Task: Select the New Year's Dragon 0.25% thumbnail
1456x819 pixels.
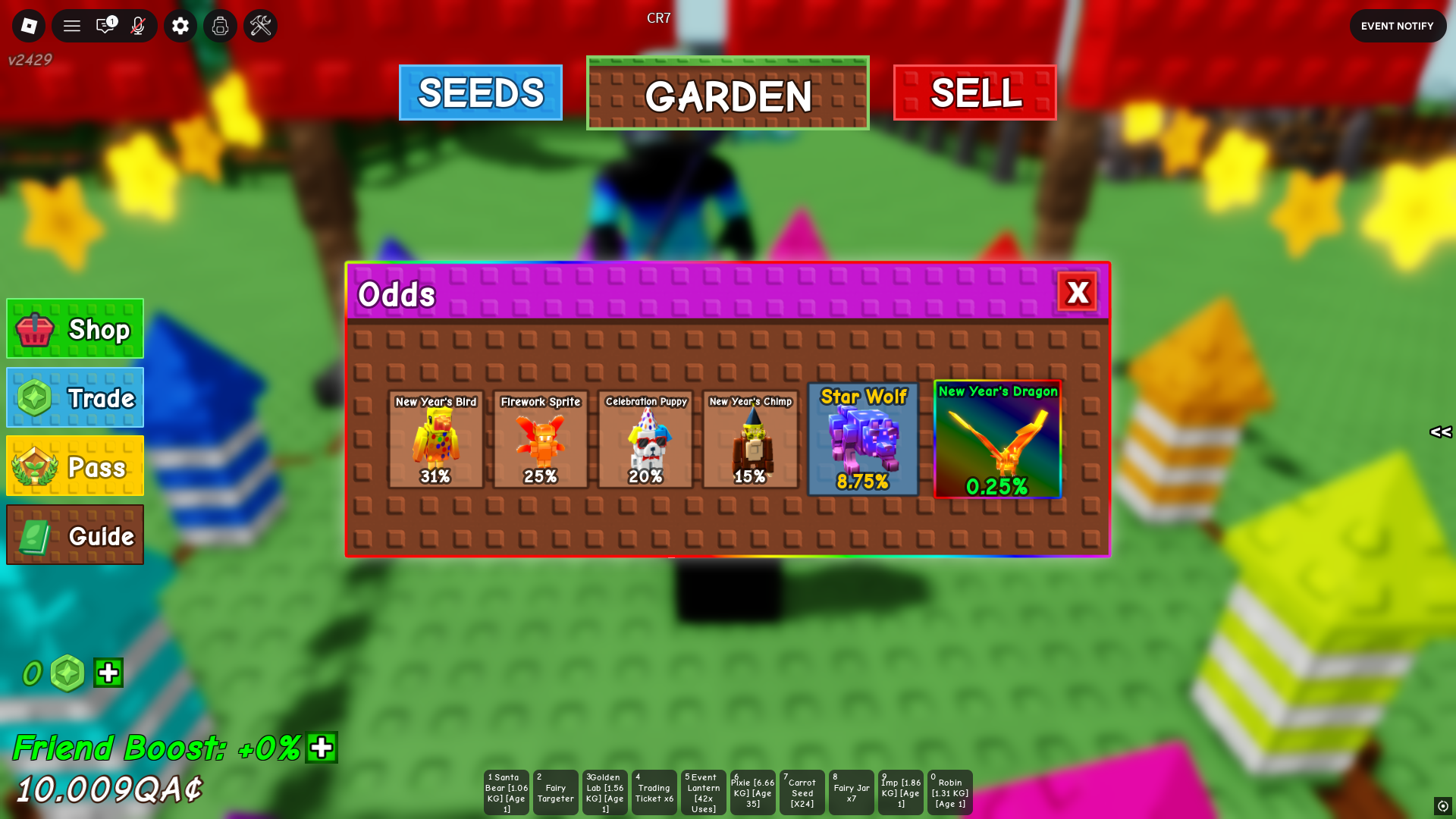Action: (997, 440)
